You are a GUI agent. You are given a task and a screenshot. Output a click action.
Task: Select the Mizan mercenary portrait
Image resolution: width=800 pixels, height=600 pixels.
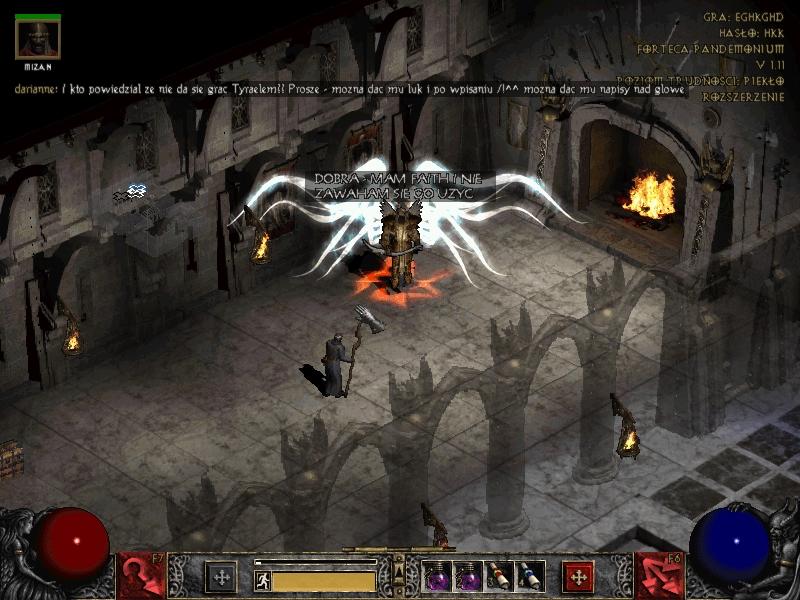pyautogui.click(x=38, y=38)
